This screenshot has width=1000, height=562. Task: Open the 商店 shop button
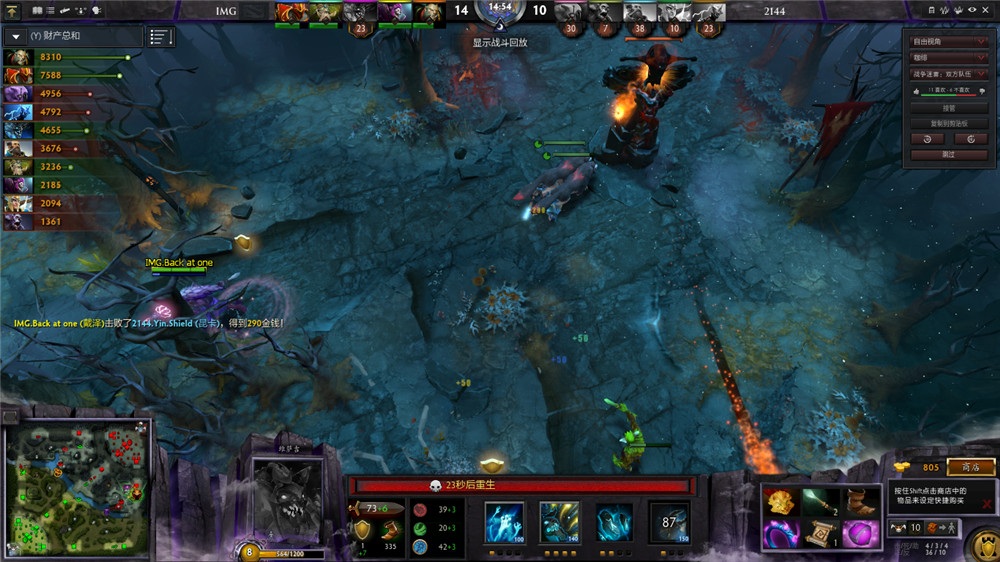(970, 467)
